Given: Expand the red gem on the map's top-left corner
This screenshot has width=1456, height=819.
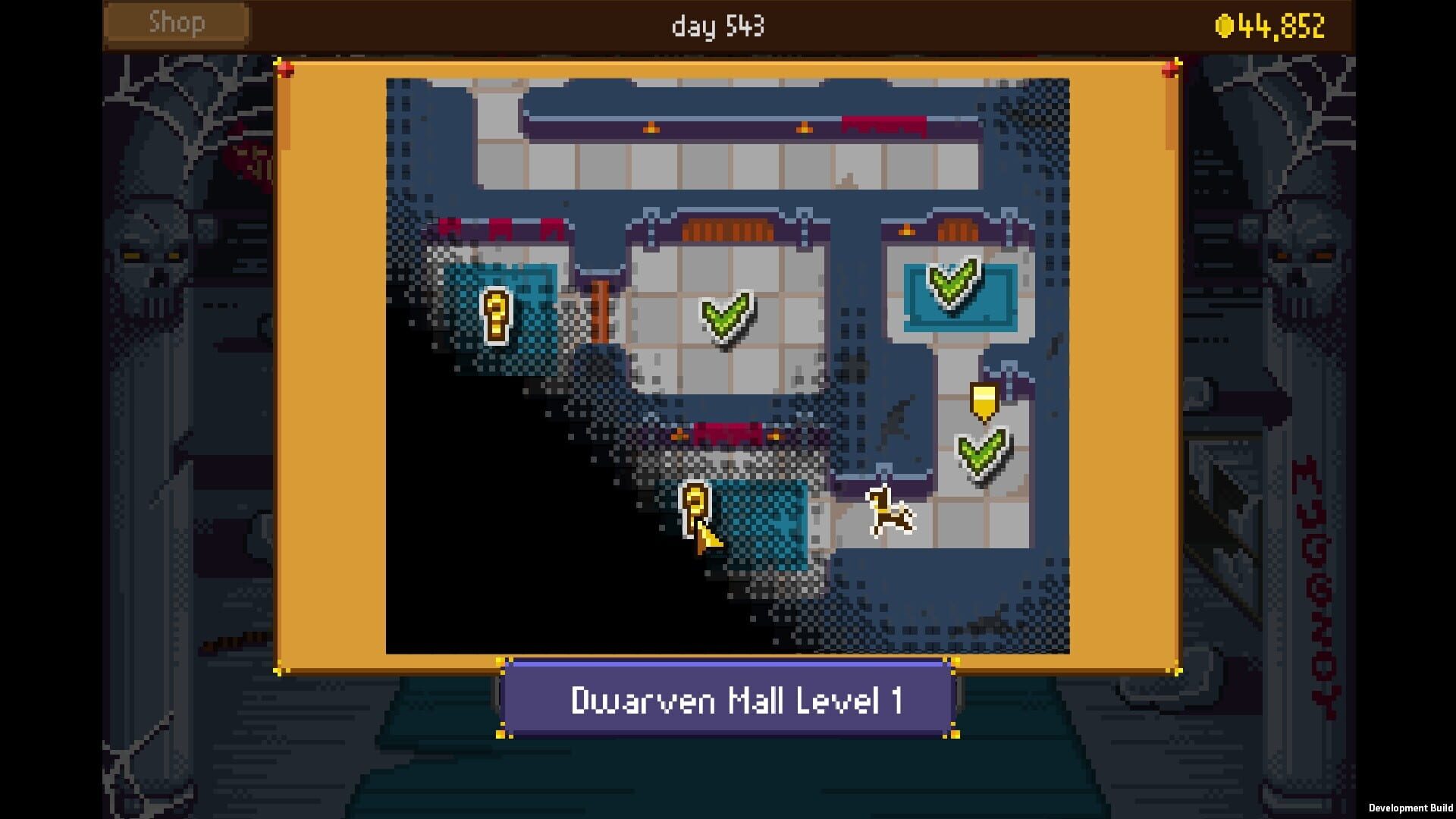Looking at the screenshot, I should click(x=286, y=67).
